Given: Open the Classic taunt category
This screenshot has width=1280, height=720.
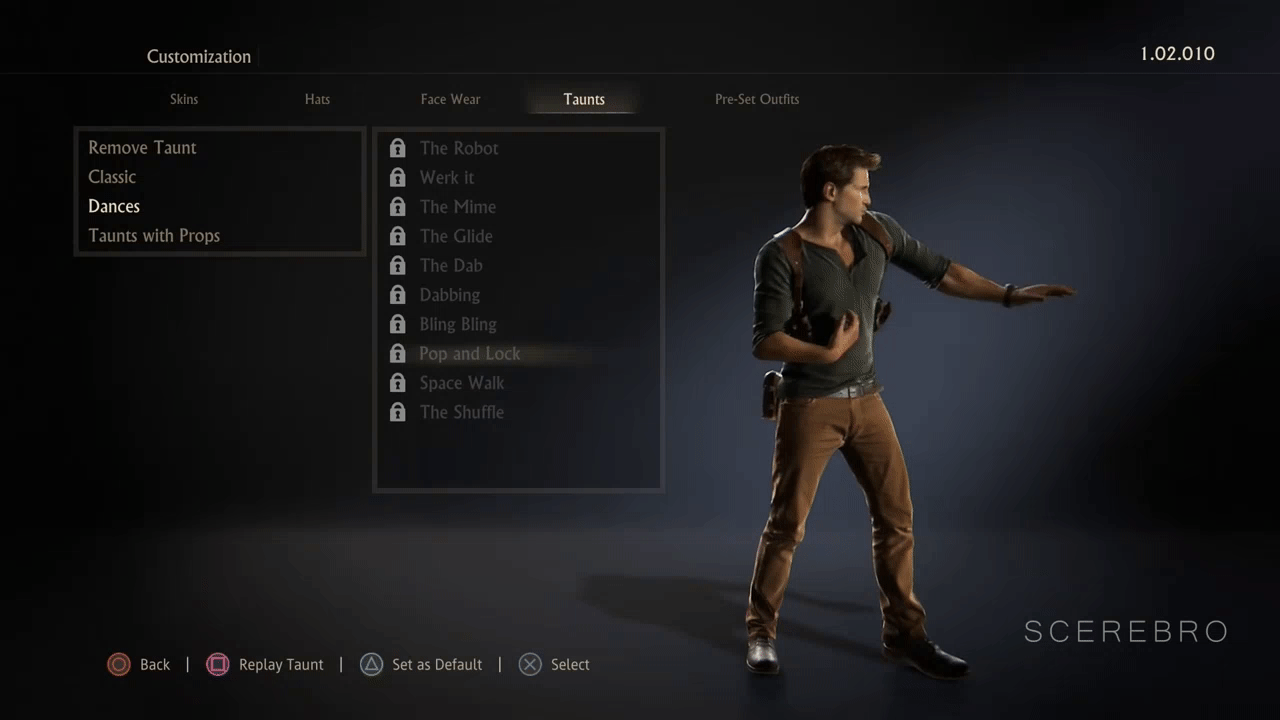Looking at the screenshot, I should pos(112,177).
